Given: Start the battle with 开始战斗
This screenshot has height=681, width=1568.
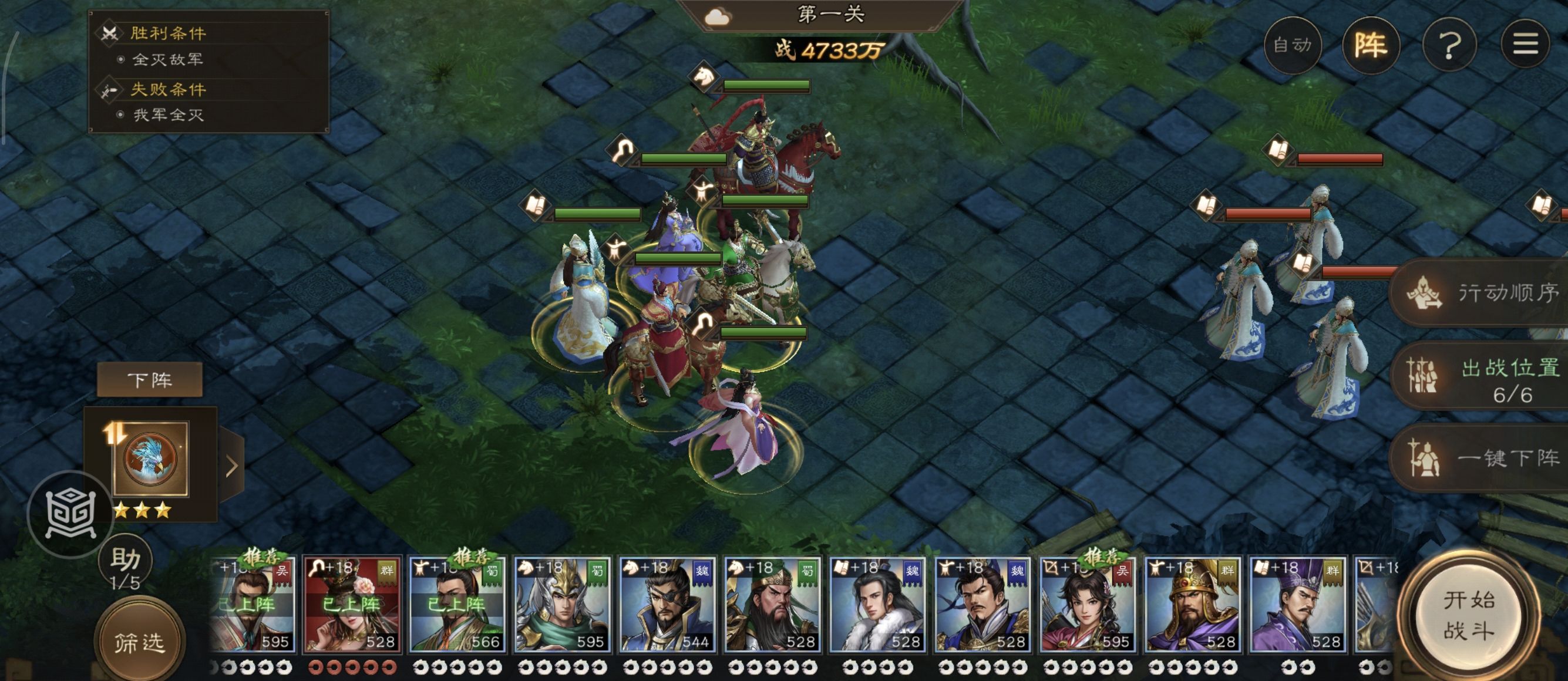Looking at the screenshot, I should pos(1469,615).
